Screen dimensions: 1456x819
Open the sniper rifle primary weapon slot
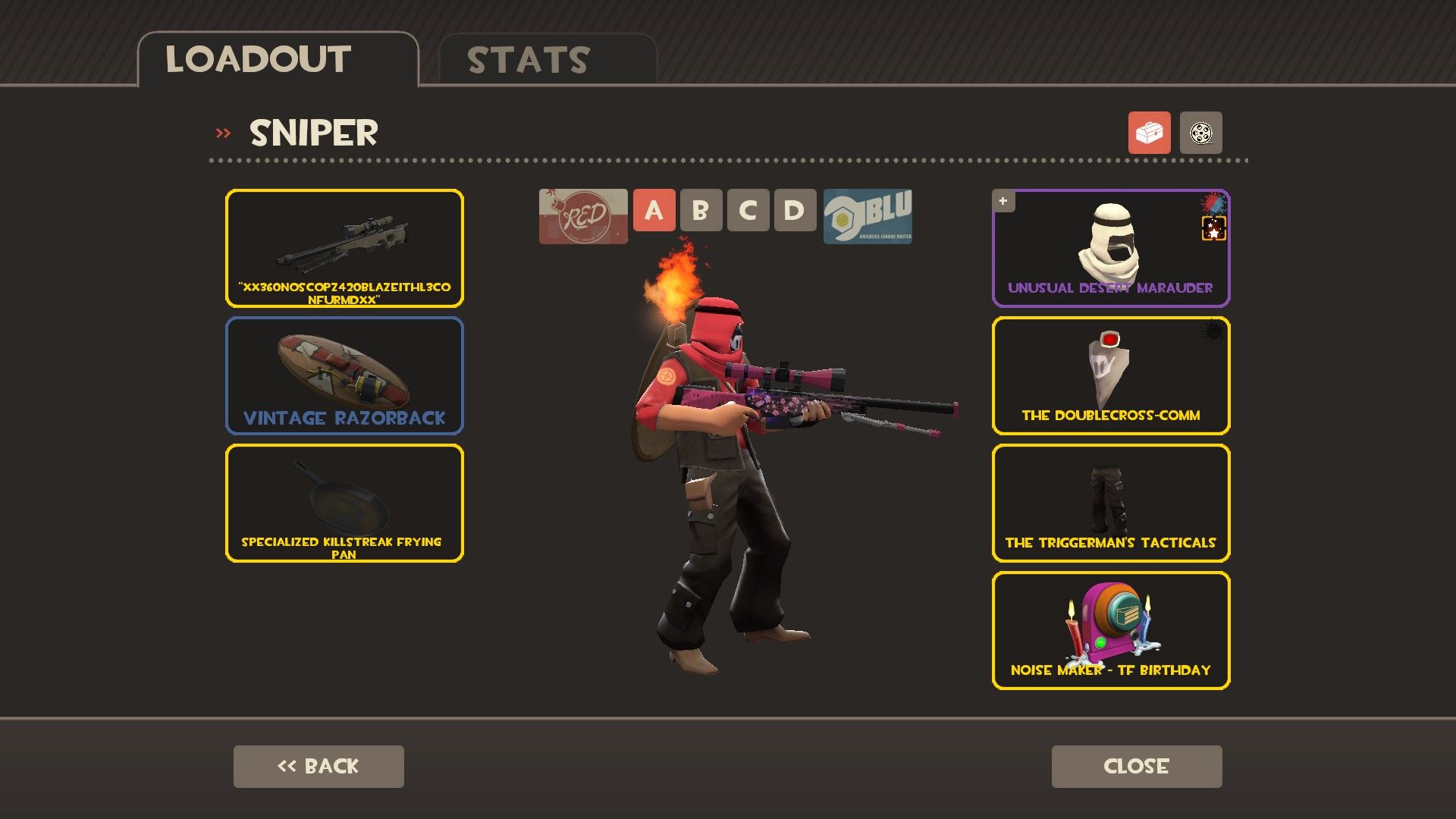344,248
